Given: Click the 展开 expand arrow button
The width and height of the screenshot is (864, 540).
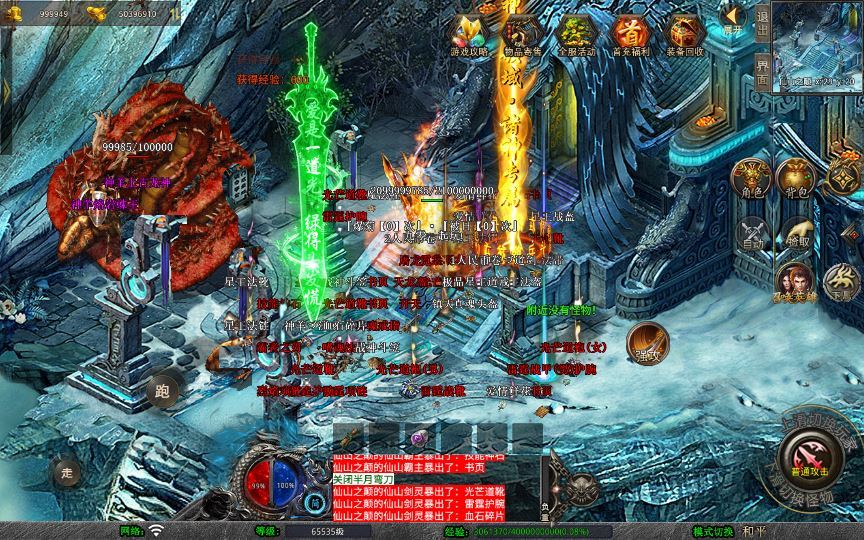Looking at the screenshot, I should tap(735, 20).
